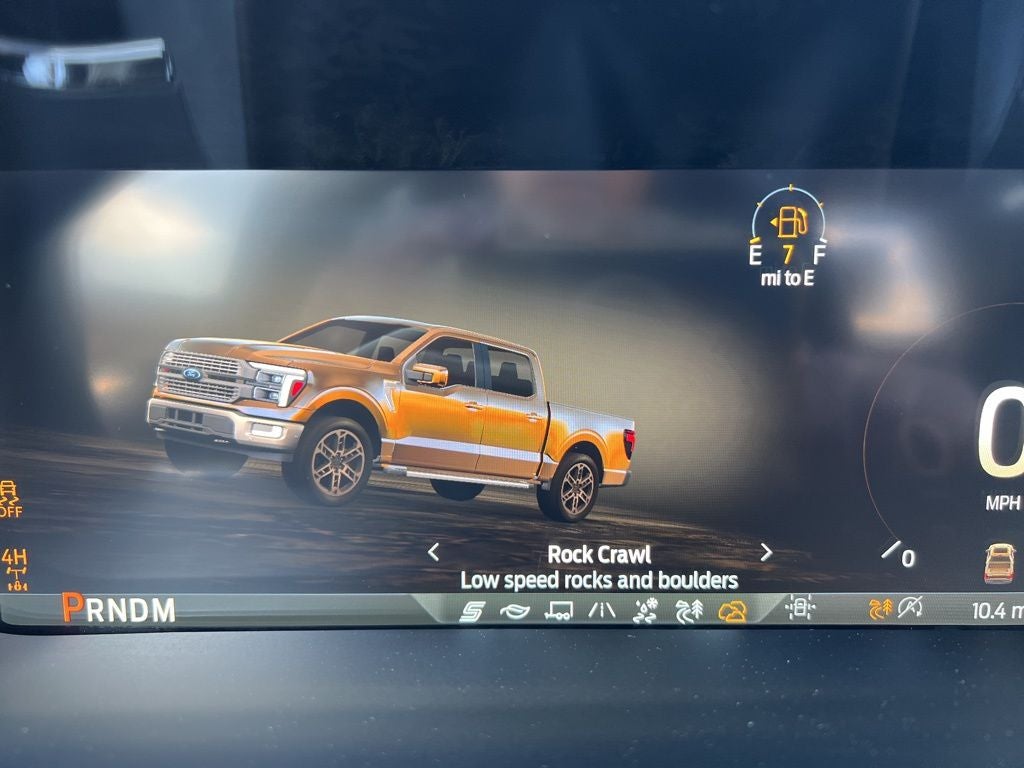Image resolution: width=1024 pixels, height=768 pixels.
Task: Select the Tow/Haul trailer mode icon
Action: (558, 611)
